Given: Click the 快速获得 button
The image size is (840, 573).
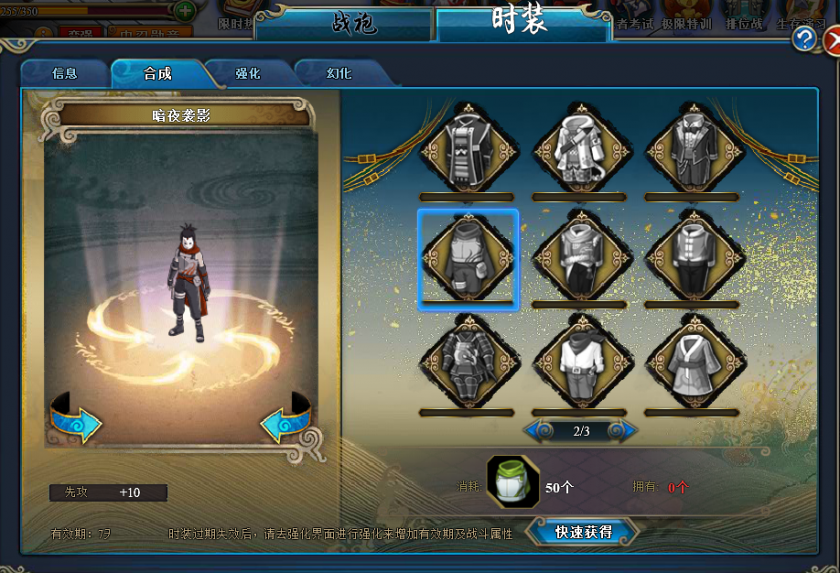Looking at the screenshot, I should click(583, 532).
